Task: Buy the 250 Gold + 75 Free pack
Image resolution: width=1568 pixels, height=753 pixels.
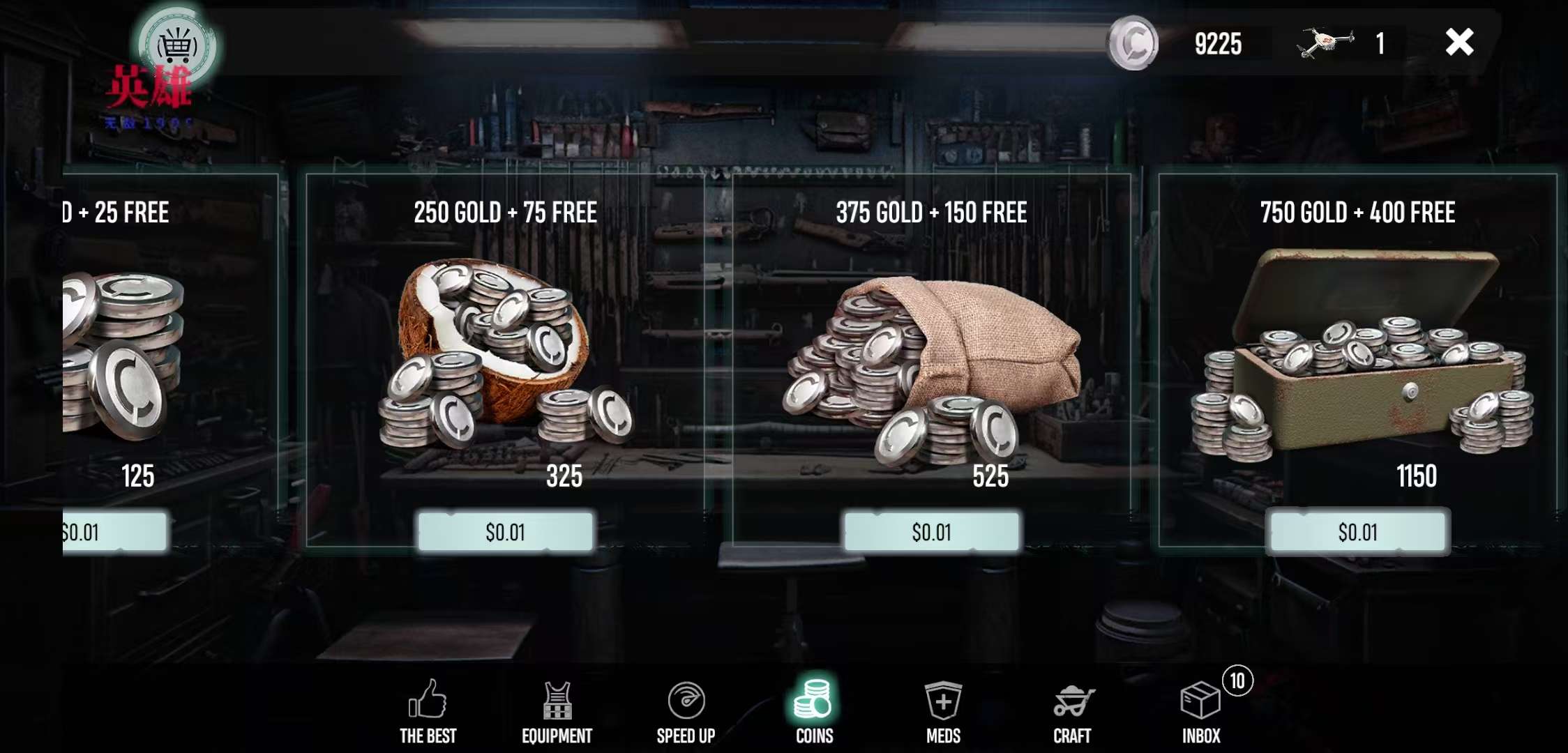Action: 506,532
